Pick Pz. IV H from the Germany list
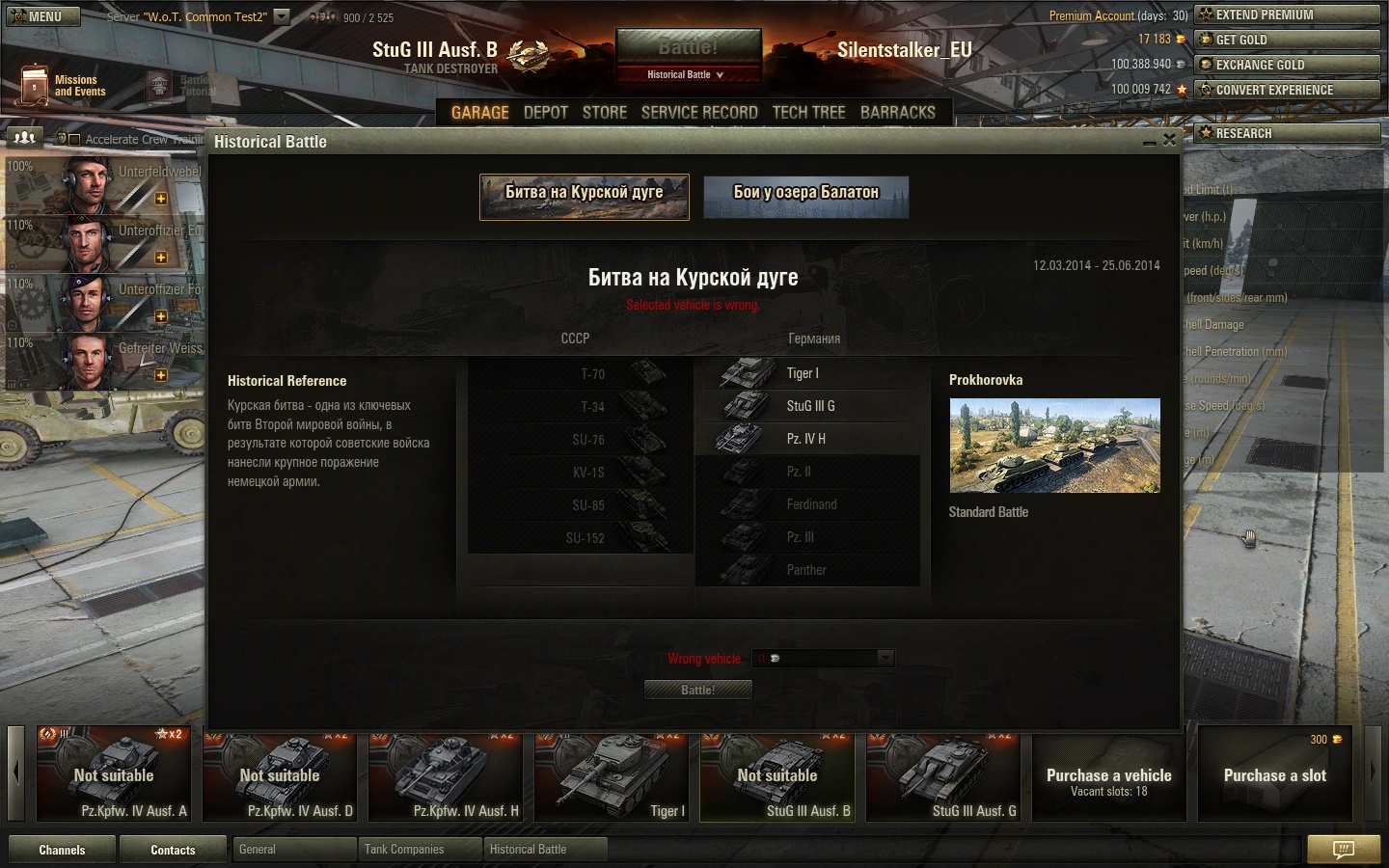Viewport: 1389px width, 868px height. point(806,439)
